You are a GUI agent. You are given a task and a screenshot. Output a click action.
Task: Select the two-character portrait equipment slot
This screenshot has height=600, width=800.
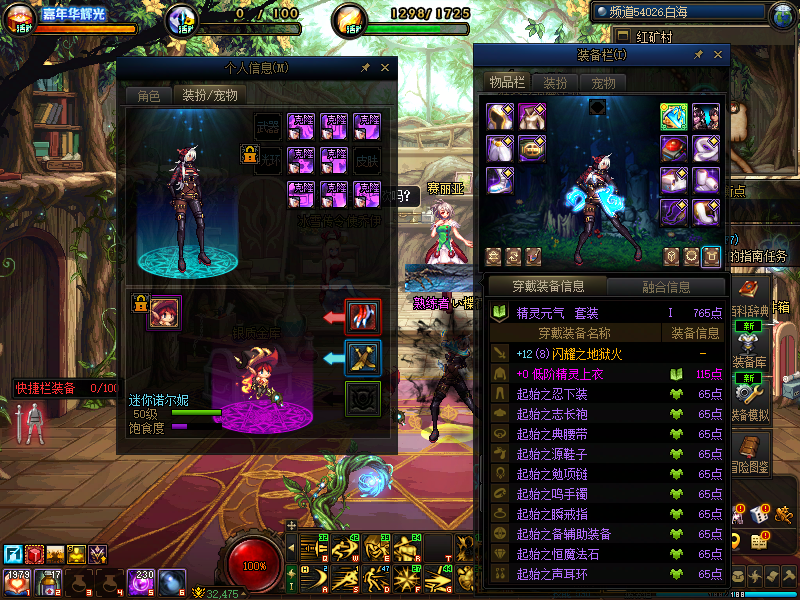(705, 117)
